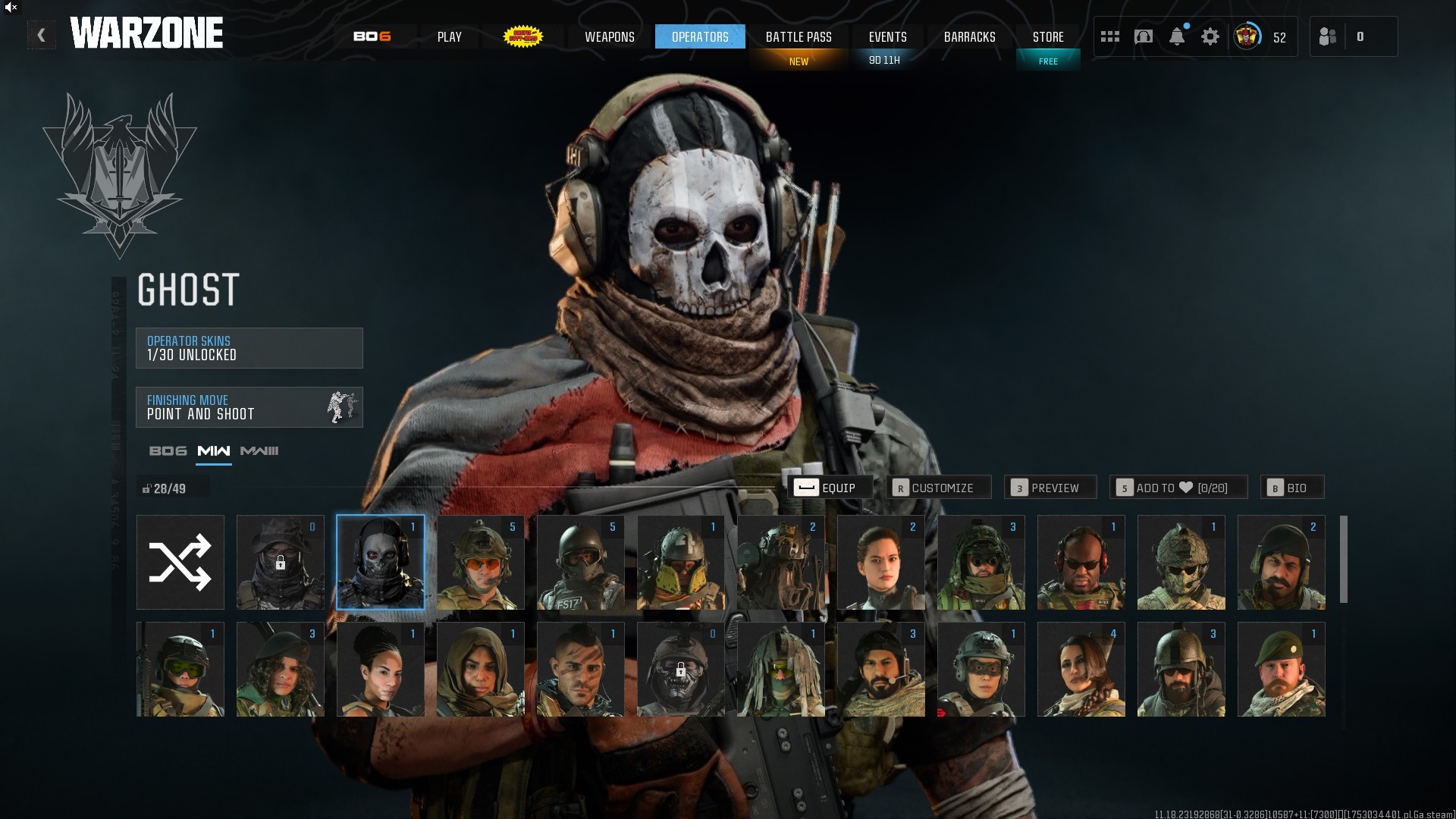1456x819 pixels.
Task: Open the settings gear icon
Action: (x=1210, y=36)
